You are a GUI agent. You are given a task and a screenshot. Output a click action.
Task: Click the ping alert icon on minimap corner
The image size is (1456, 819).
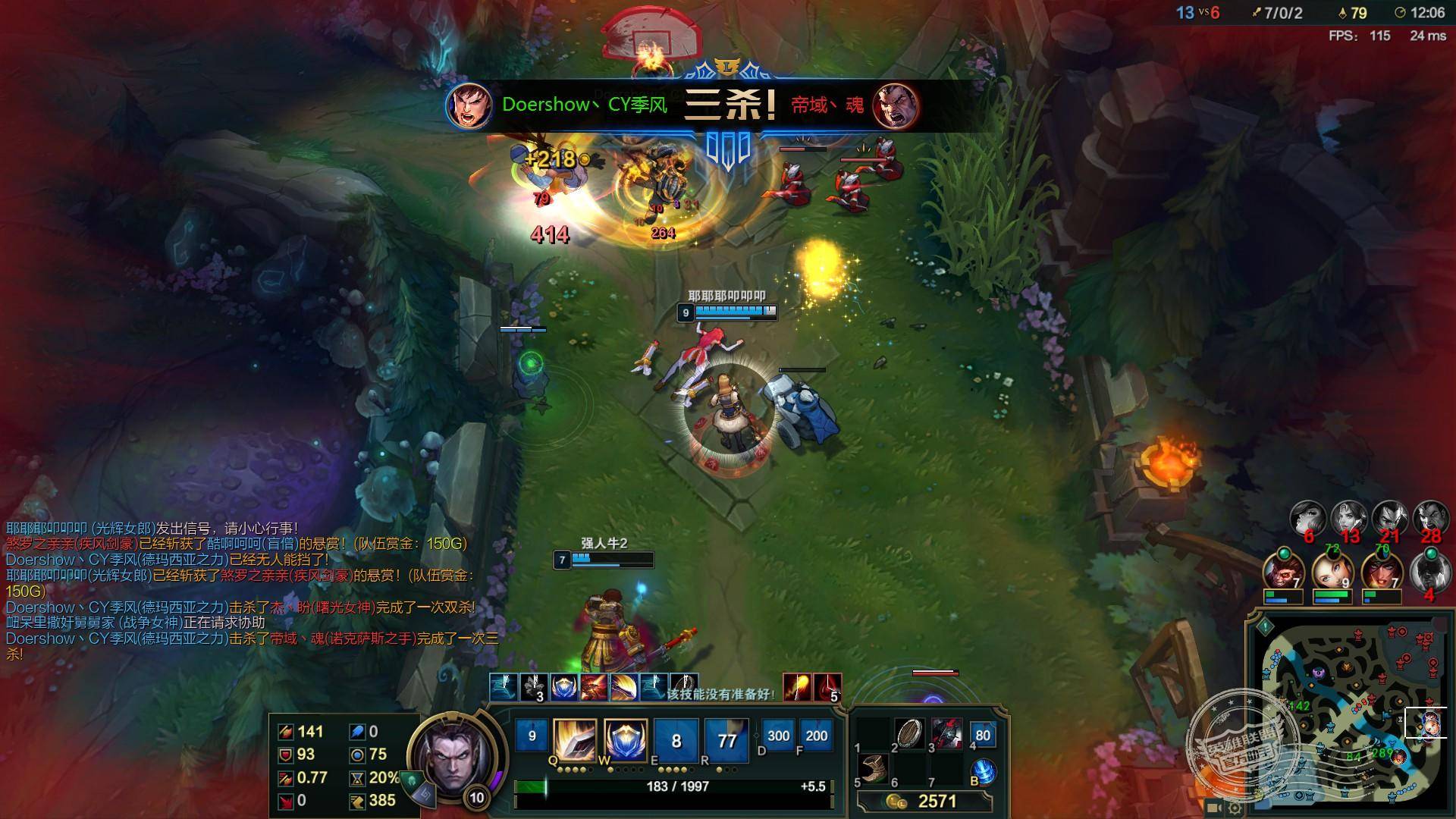[x=1265, y=626]
